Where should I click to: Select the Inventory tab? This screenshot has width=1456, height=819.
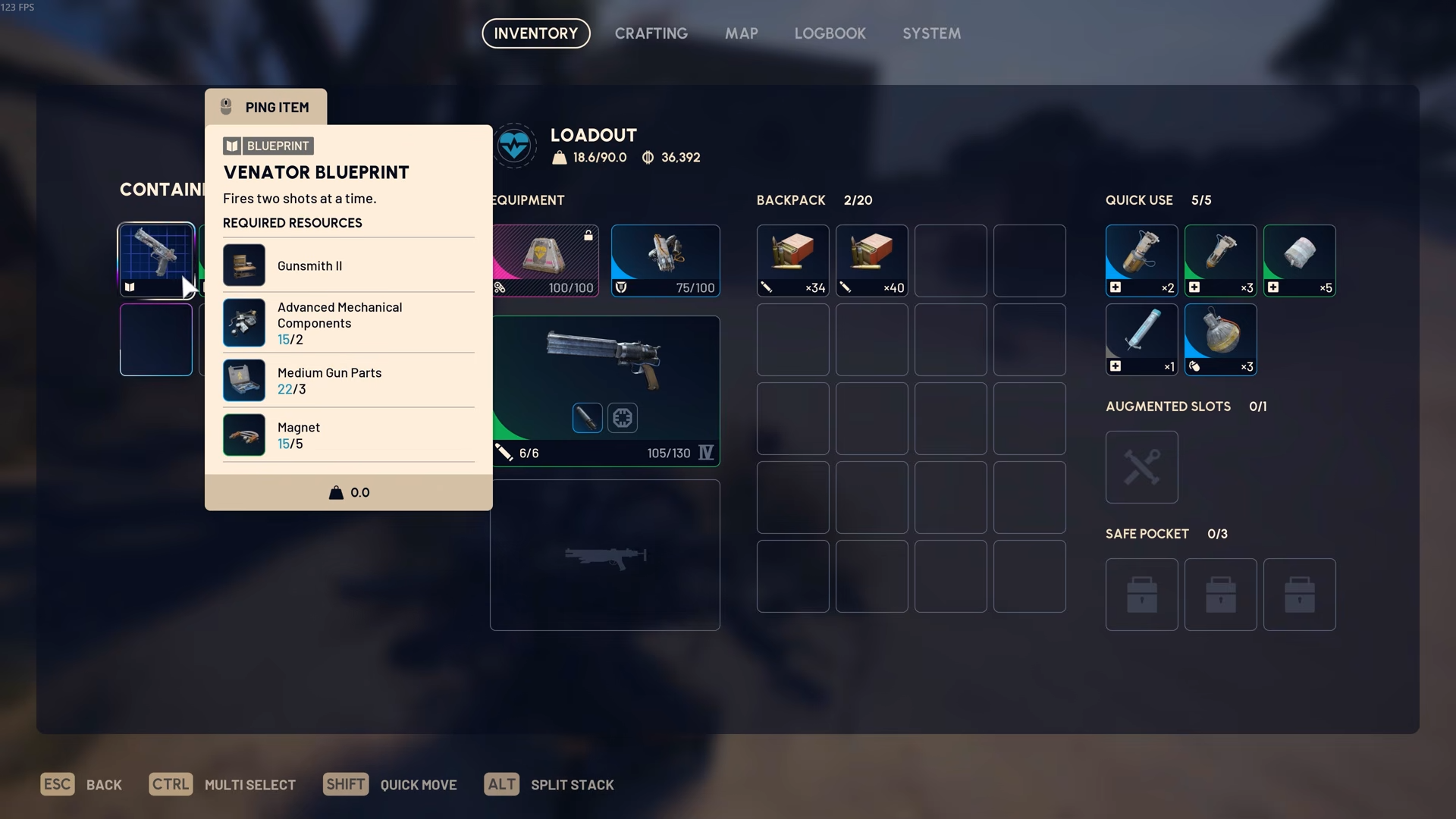coord(535,33)
